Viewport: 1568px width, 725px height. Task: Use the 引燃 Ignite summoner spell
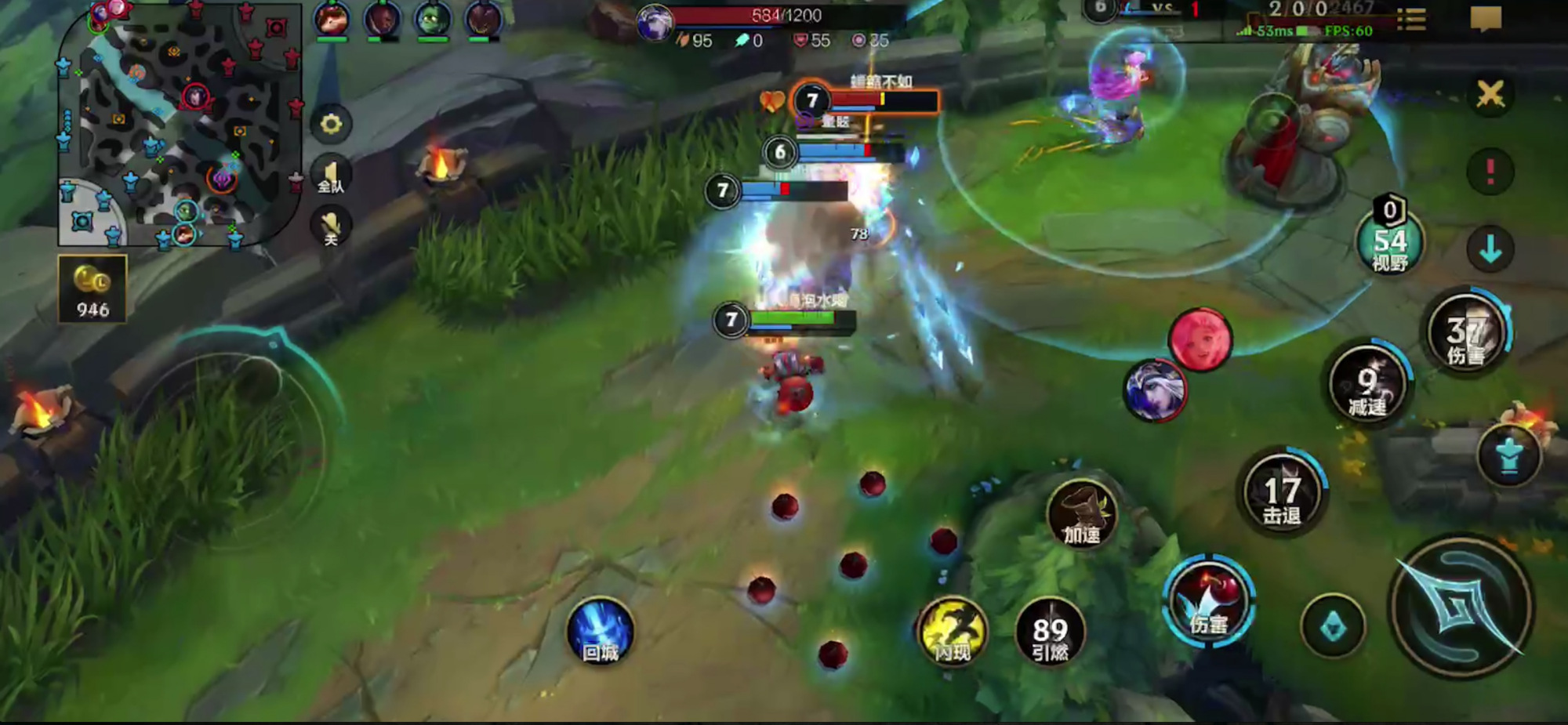pos(1050,632)
